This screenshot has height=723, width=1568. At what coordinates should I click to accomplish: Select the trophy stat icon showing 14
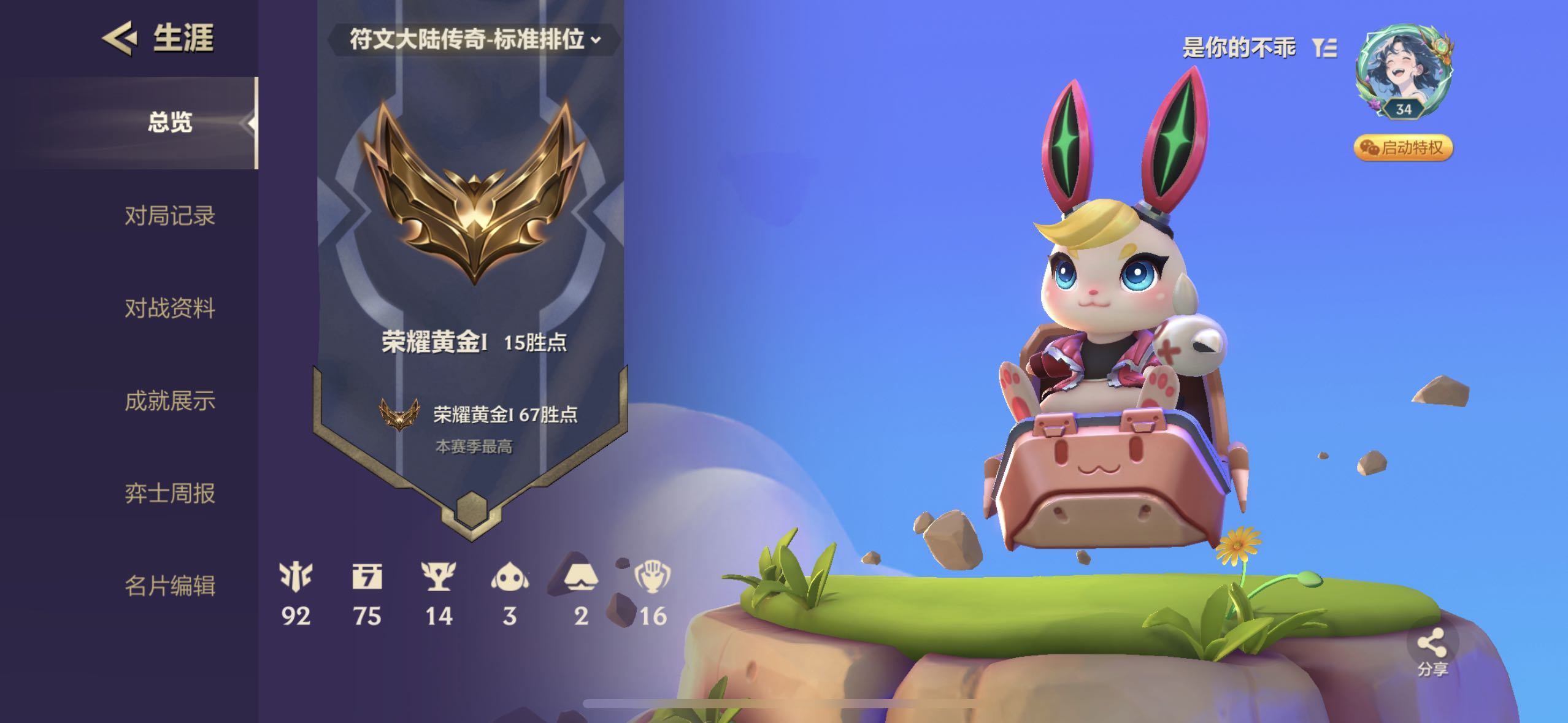click(439, 578)
